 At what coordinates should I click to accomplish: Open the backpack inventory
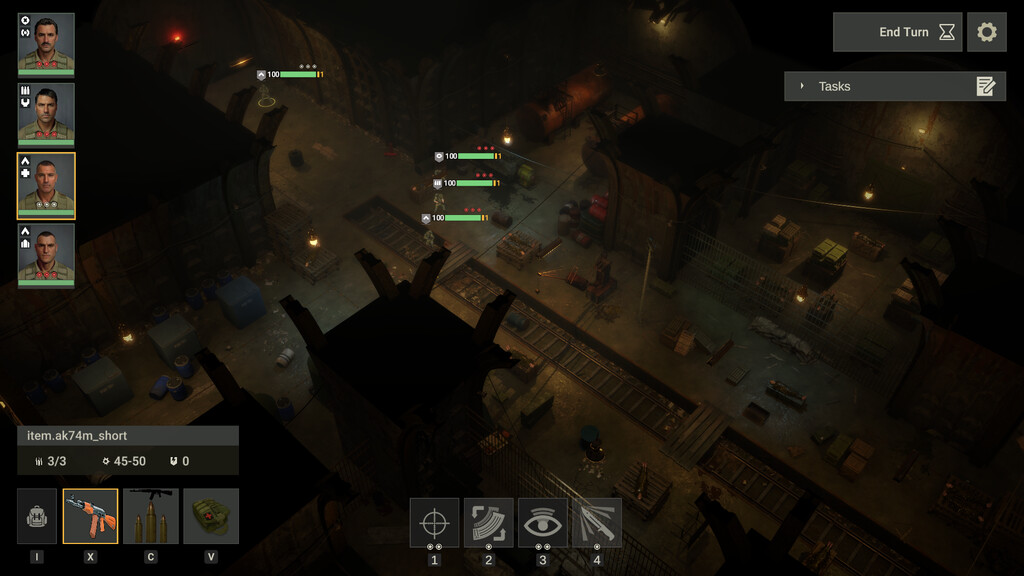pos(37,516)
